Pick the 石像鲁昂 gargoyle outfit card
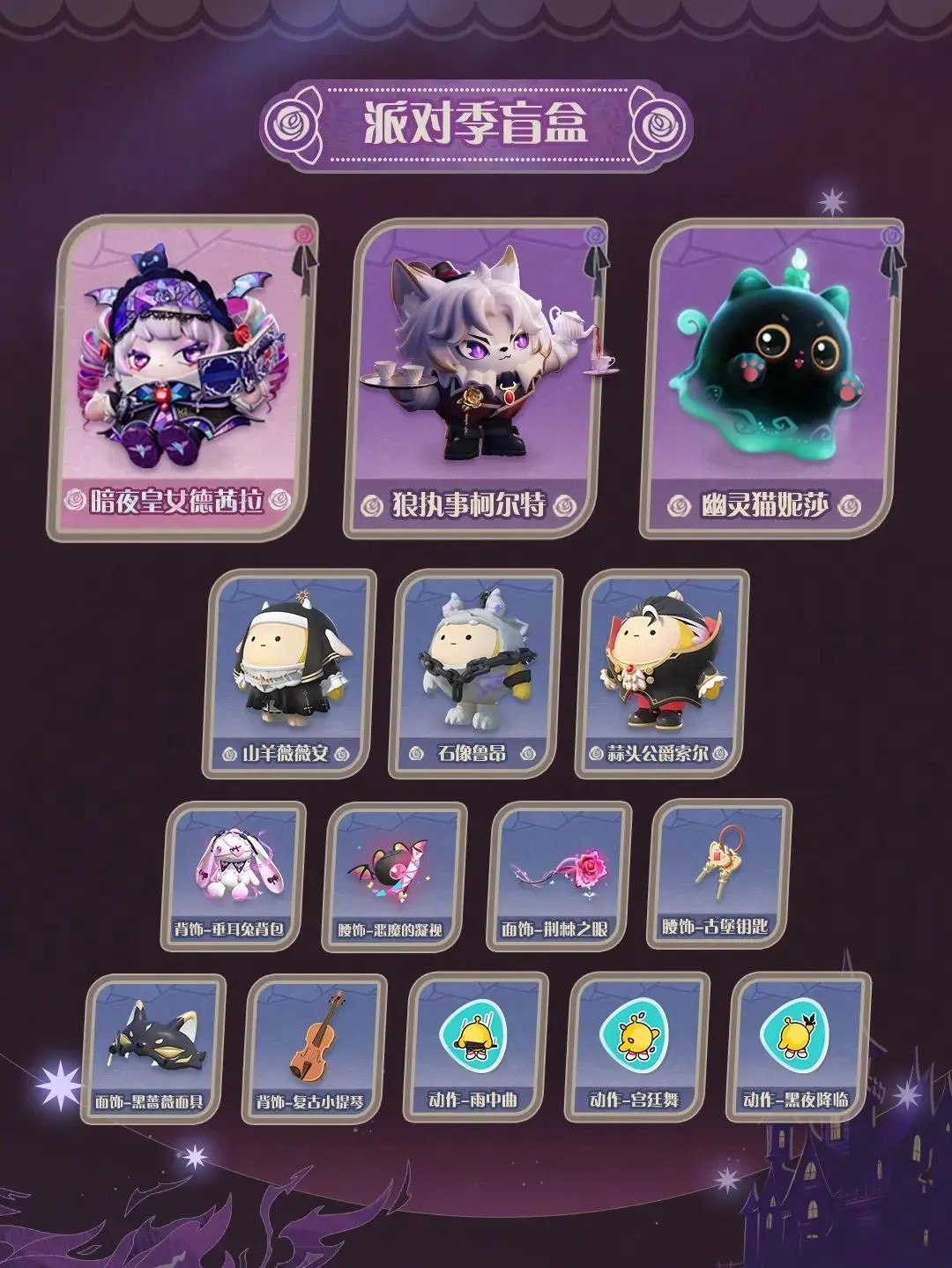 click(474, 675)
